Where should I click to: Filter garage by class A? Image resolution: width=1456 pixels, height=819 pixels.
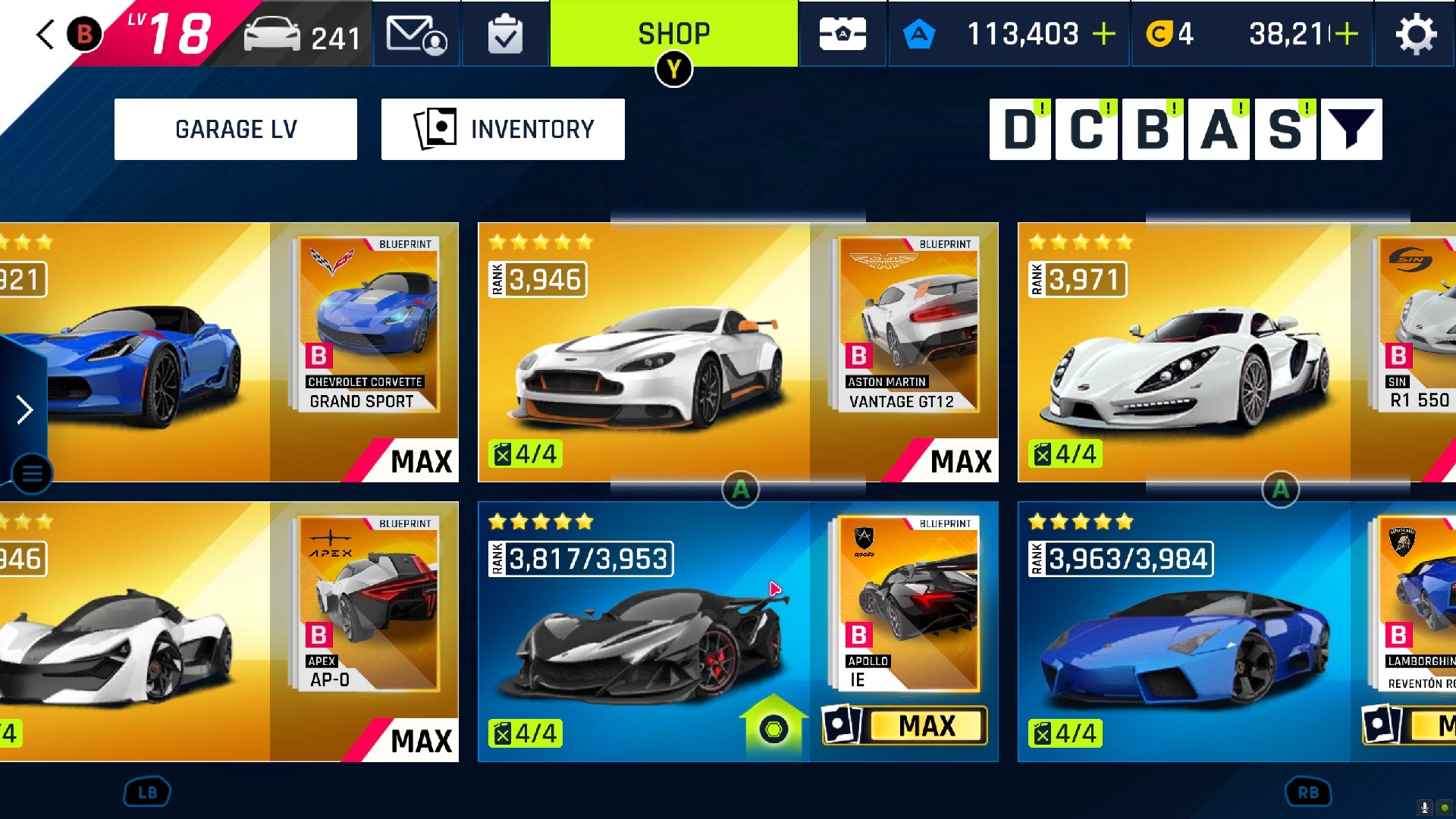(1219, 129)
